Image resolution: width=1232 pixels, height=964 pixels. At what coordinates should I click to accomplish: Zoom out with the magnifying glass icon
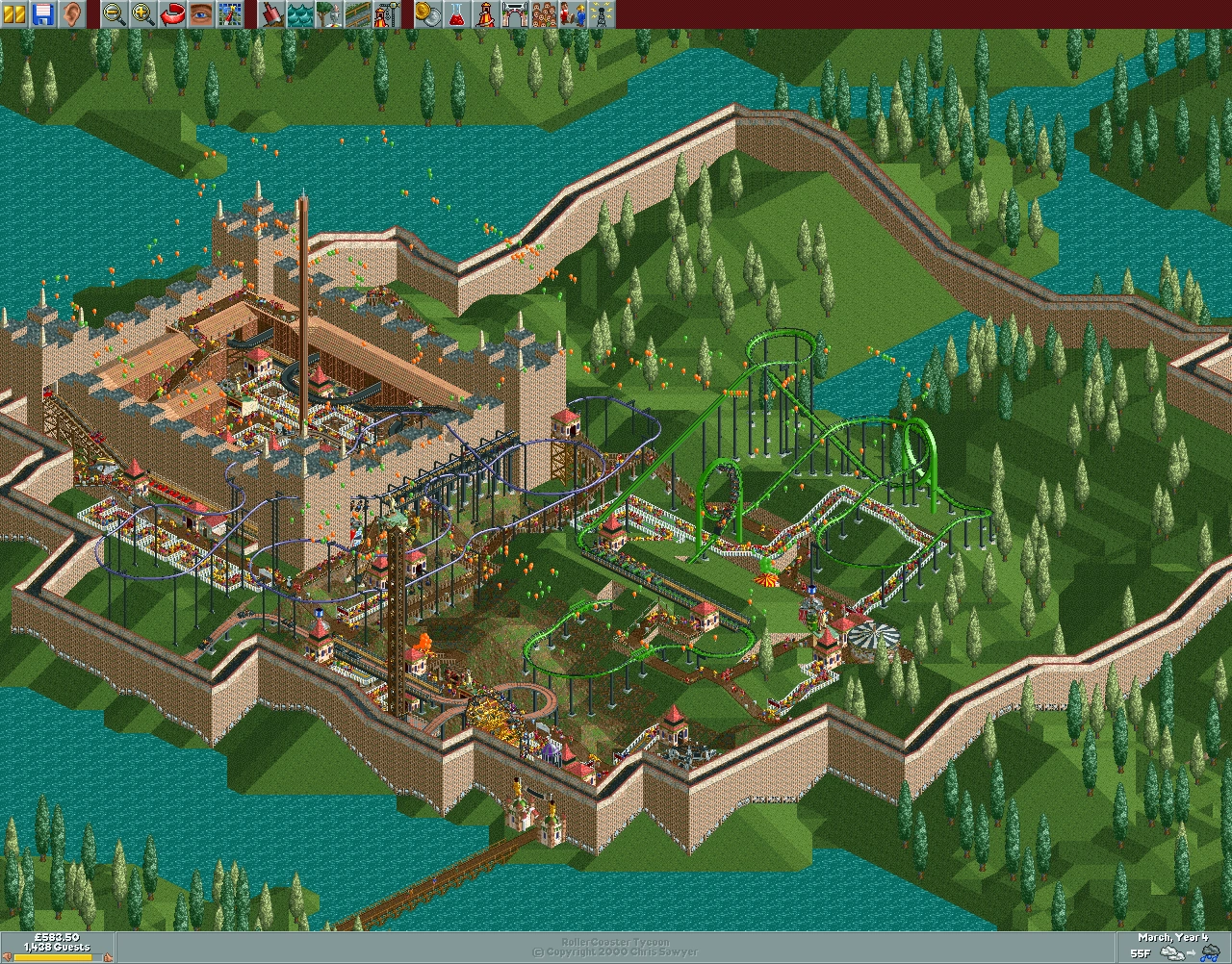coord(112,13)
